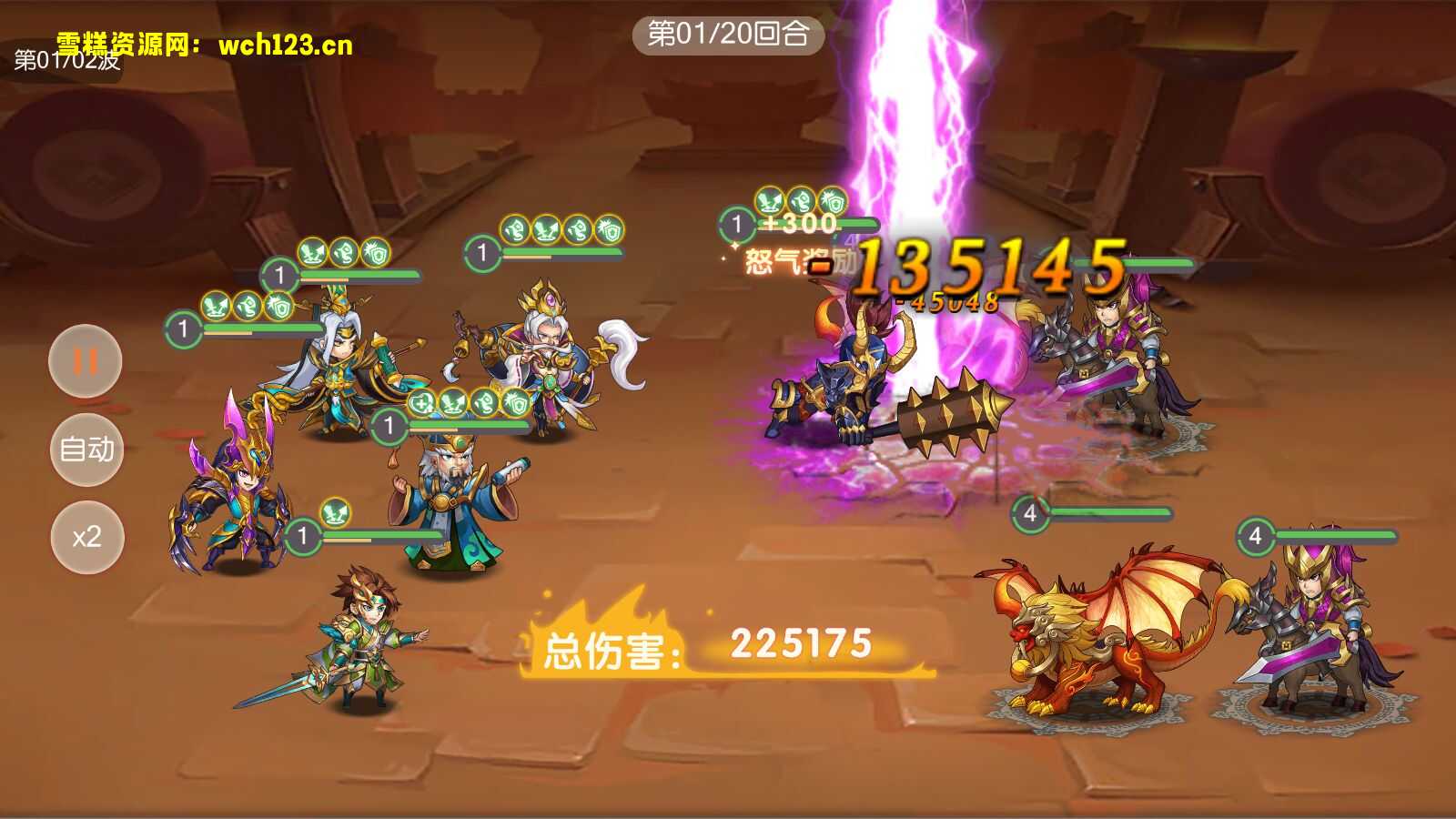Pause the battle with the pause button
The height and width of the screenshot is (819, 1456).
86,361
